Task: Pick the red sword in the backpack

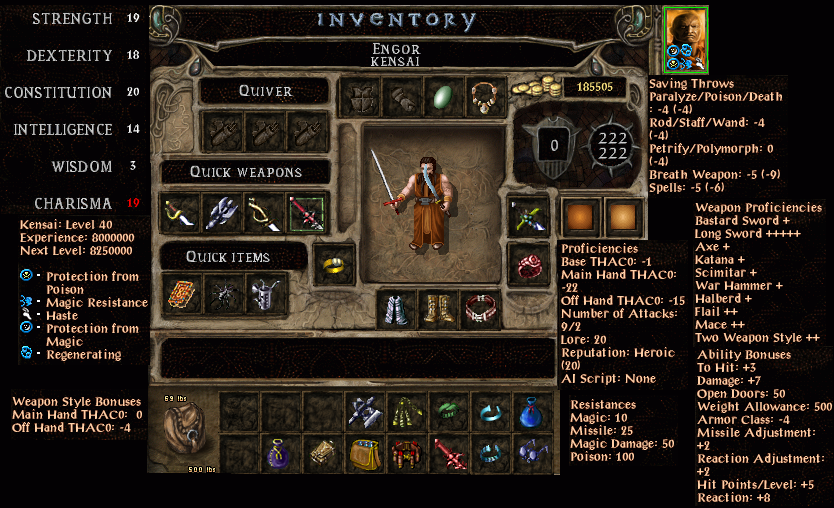Action: tap(448, 453)
